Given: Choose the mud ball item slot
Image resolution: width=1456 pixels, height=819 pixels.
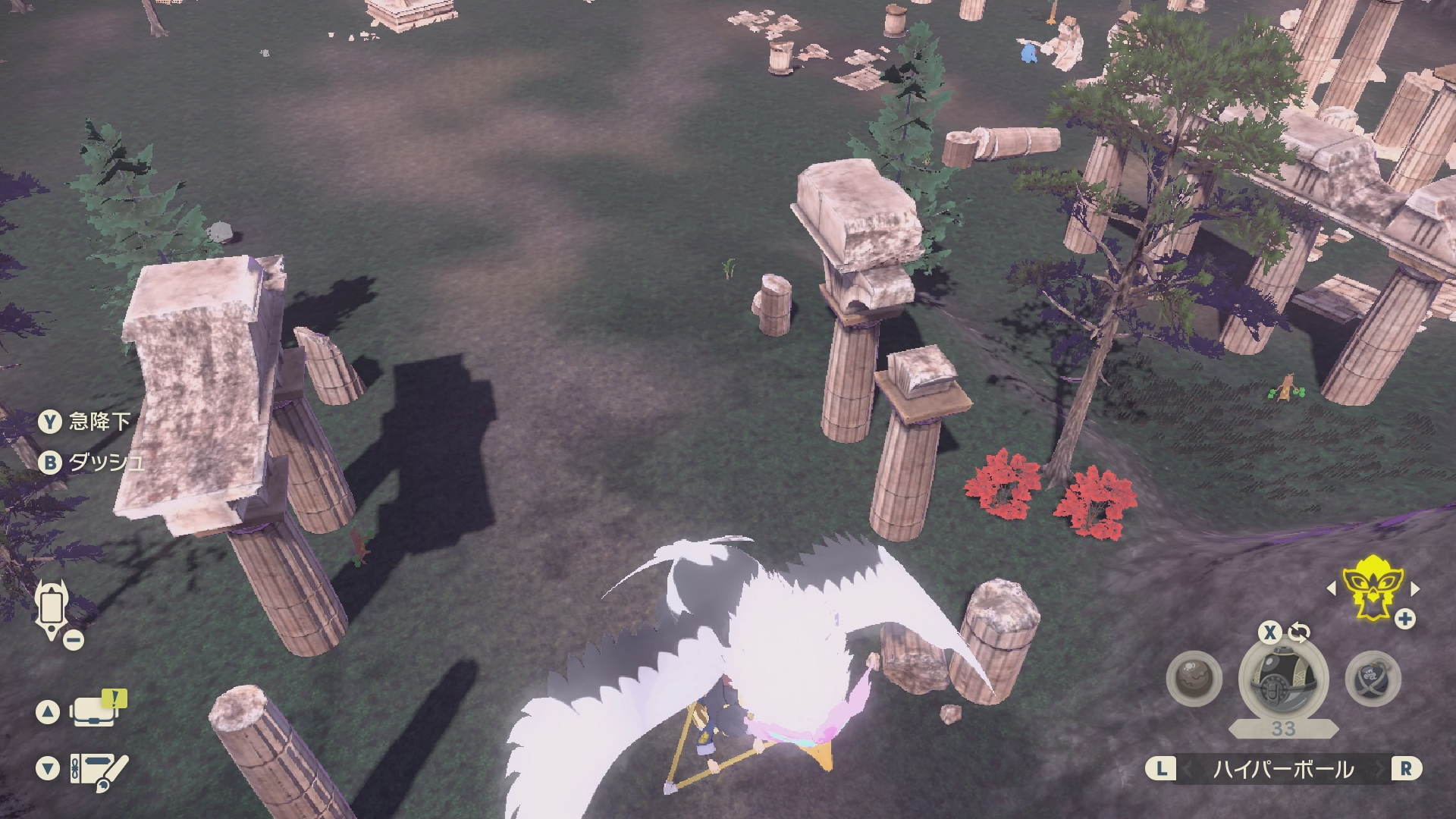Looking at the screenshot, I should click(1194, 679).
